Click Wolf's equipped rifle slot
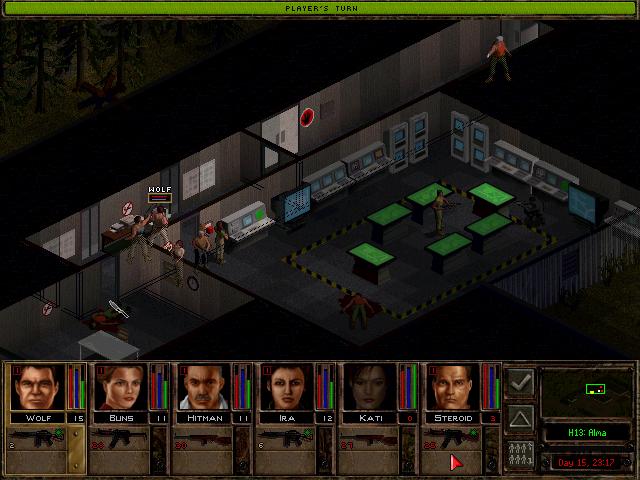The width and height of the screenshot is (640, 480). [x=37, y=440]
